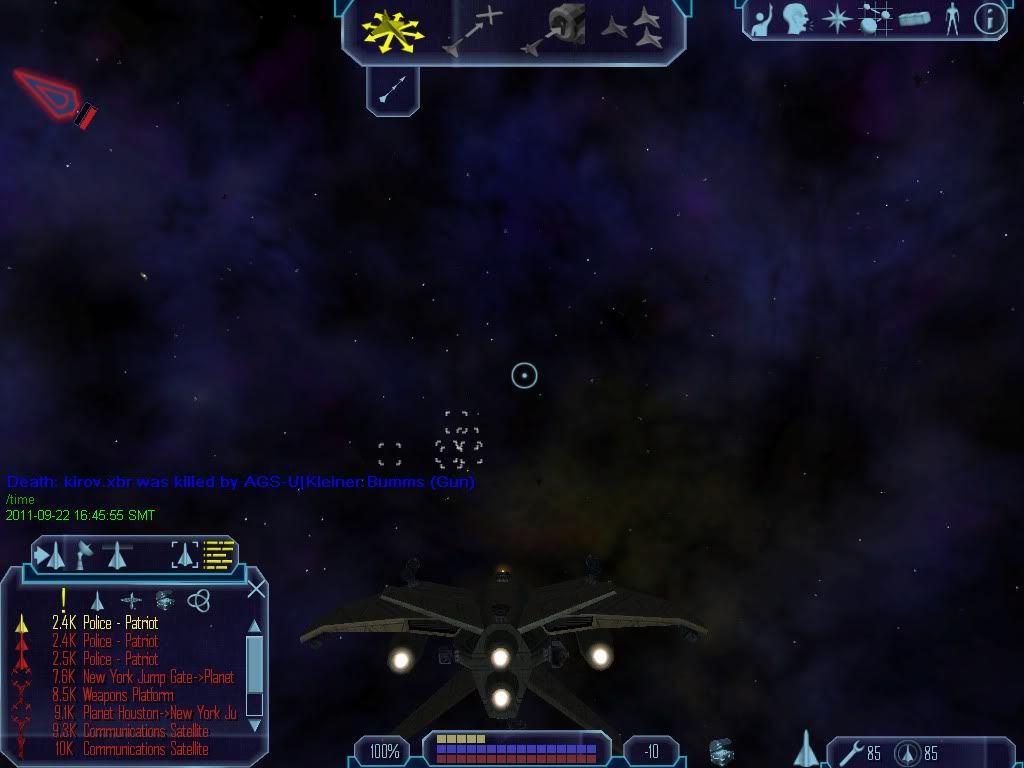1024x768 pixels.
Task: Target the yellow Police - Patriot entry
Action: point(120,623)
